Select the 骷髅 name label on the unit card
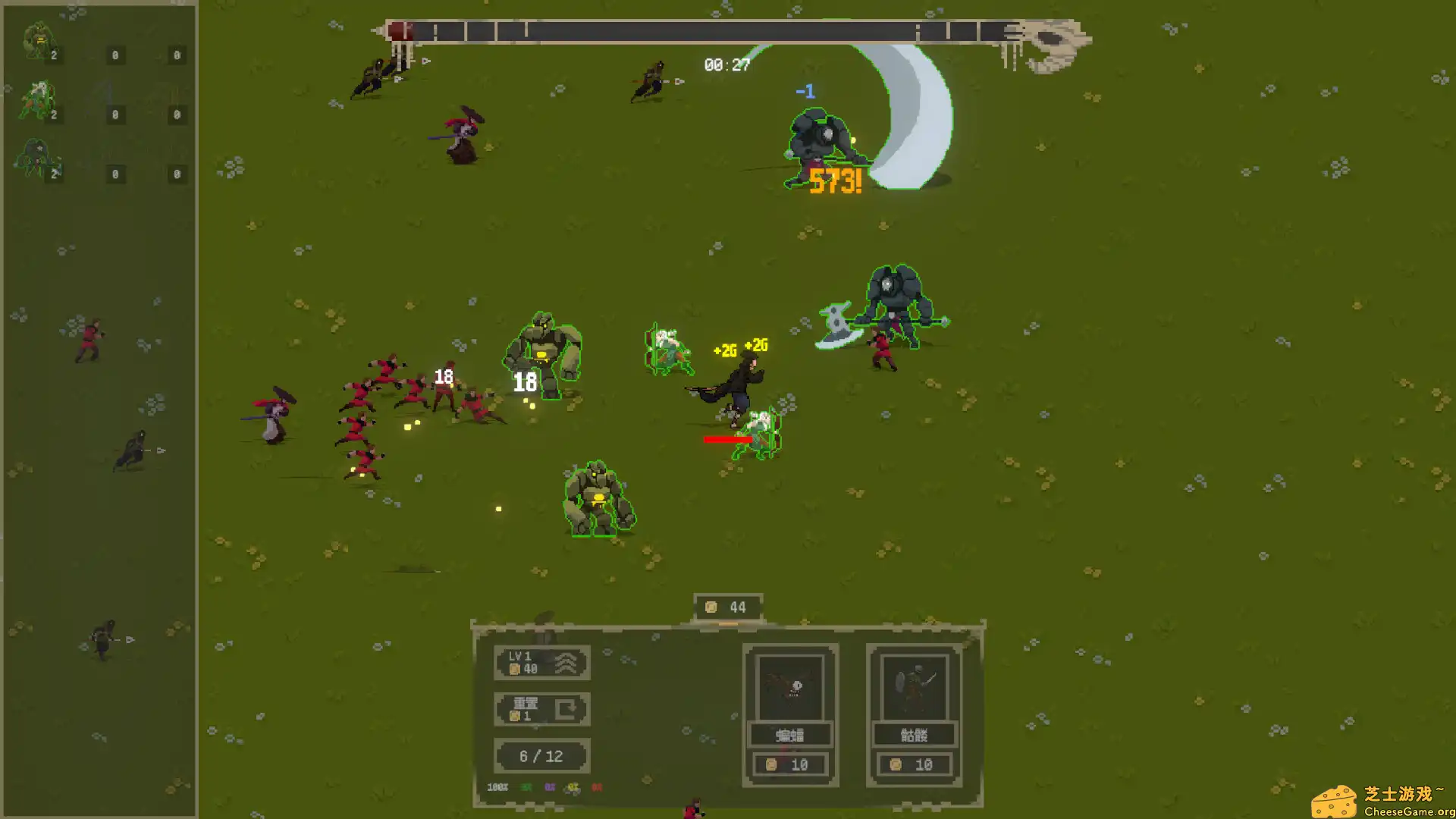 (913, 734)
